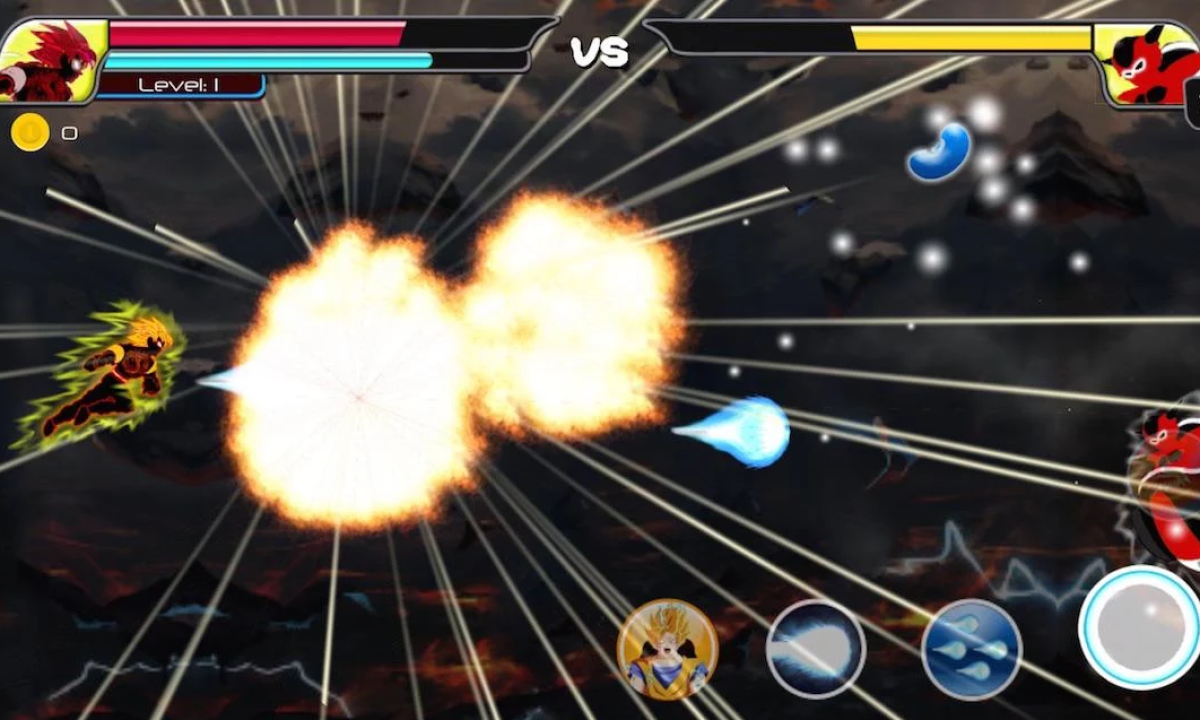The image size is (1200, 720).
Task: Tap the player character portrait
Action: (x=52, y=60)
